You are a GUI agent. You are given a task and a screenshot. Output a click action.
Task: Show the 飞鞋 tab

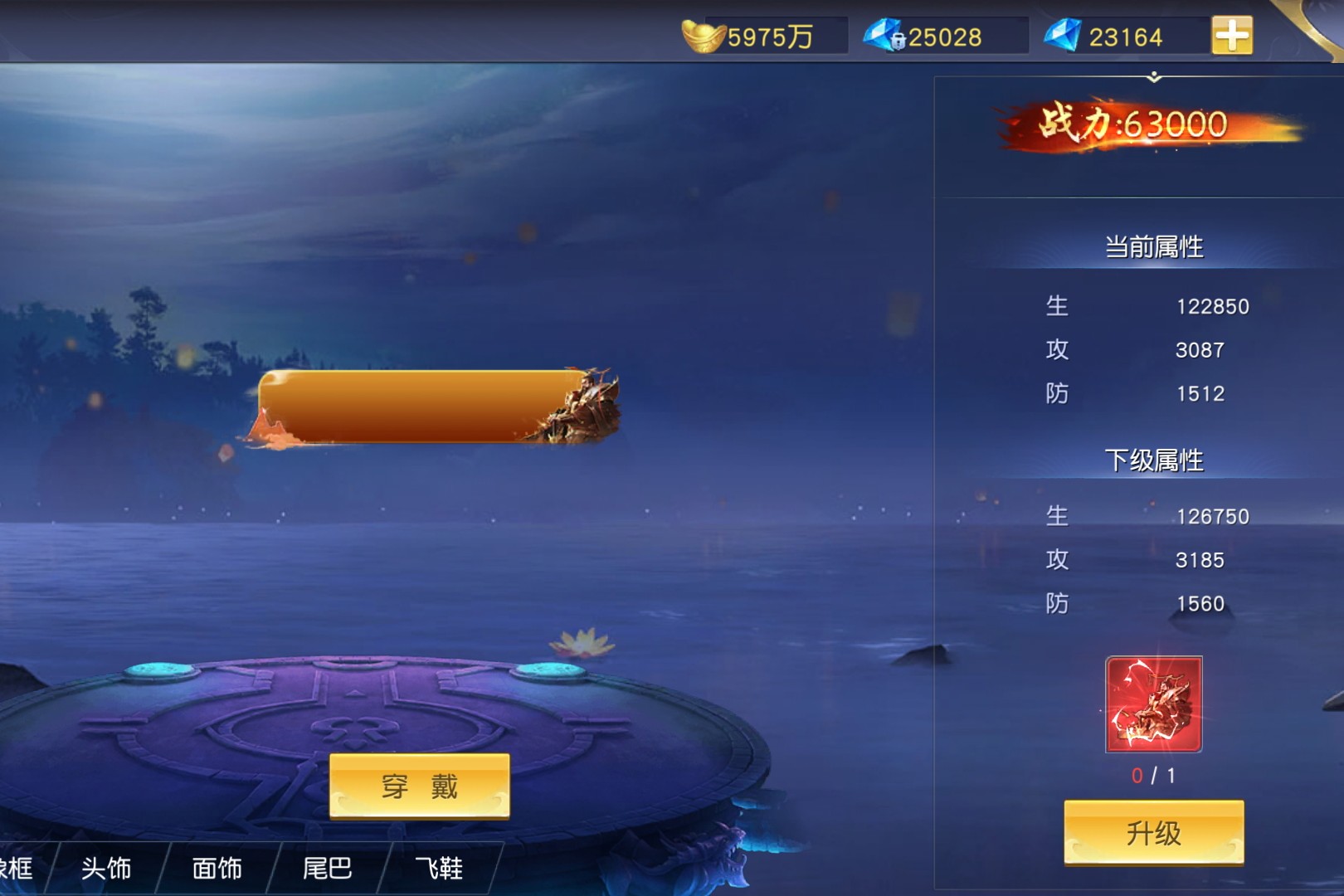coord(439,869)
